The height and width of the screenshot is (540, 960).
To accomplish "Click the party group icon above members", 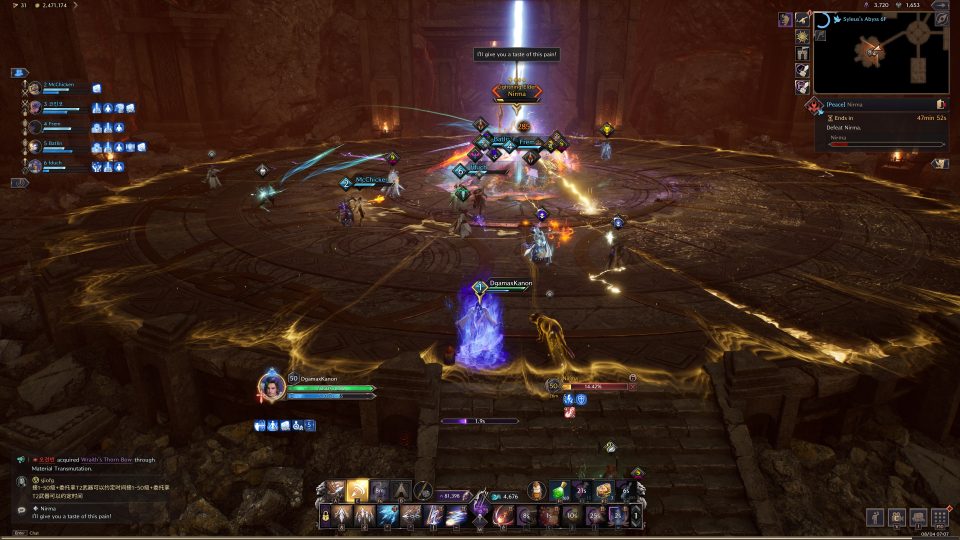I will pos(19,72).
